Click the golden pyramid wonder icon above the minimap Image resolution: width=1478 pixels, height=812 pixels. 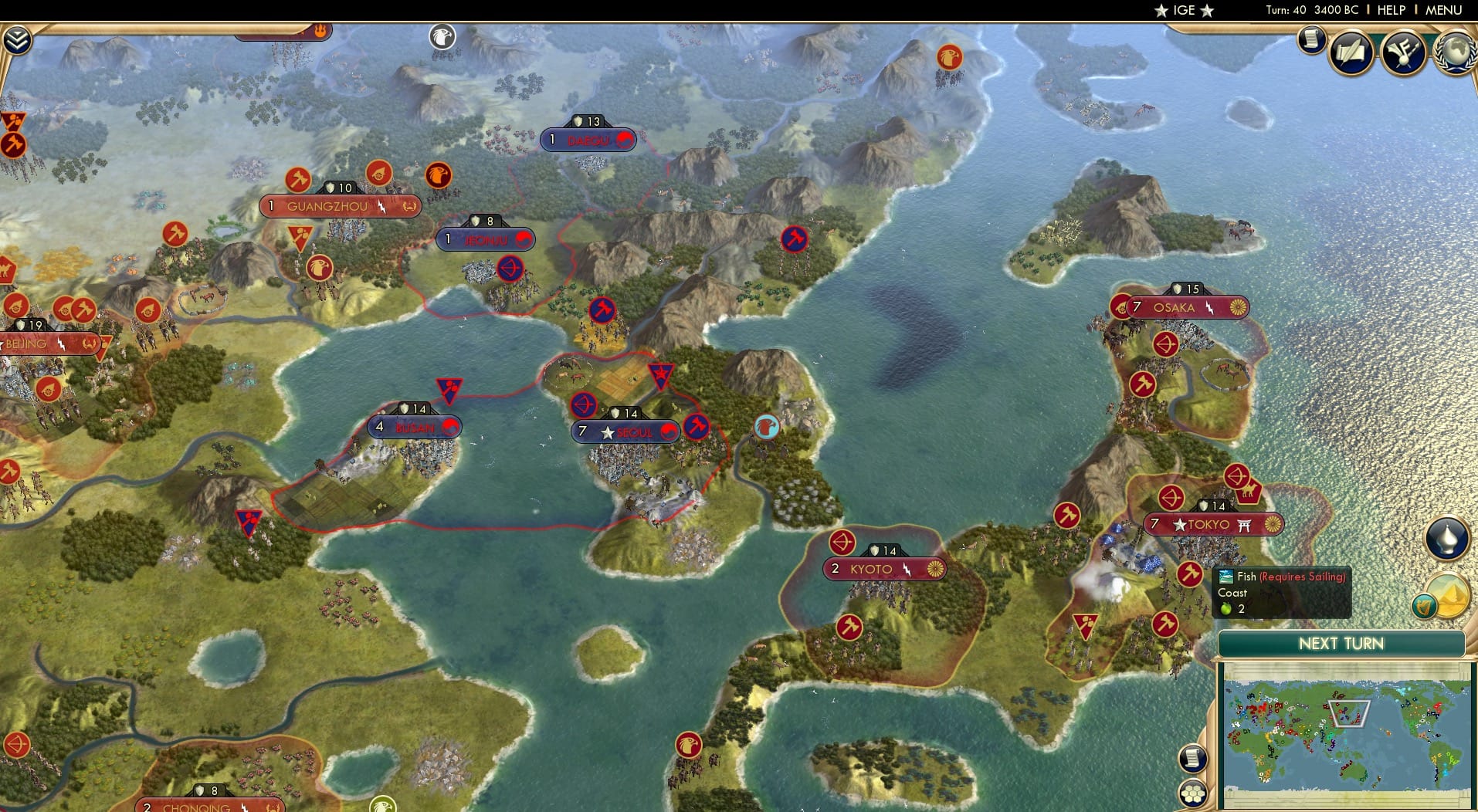(1449, 594)
